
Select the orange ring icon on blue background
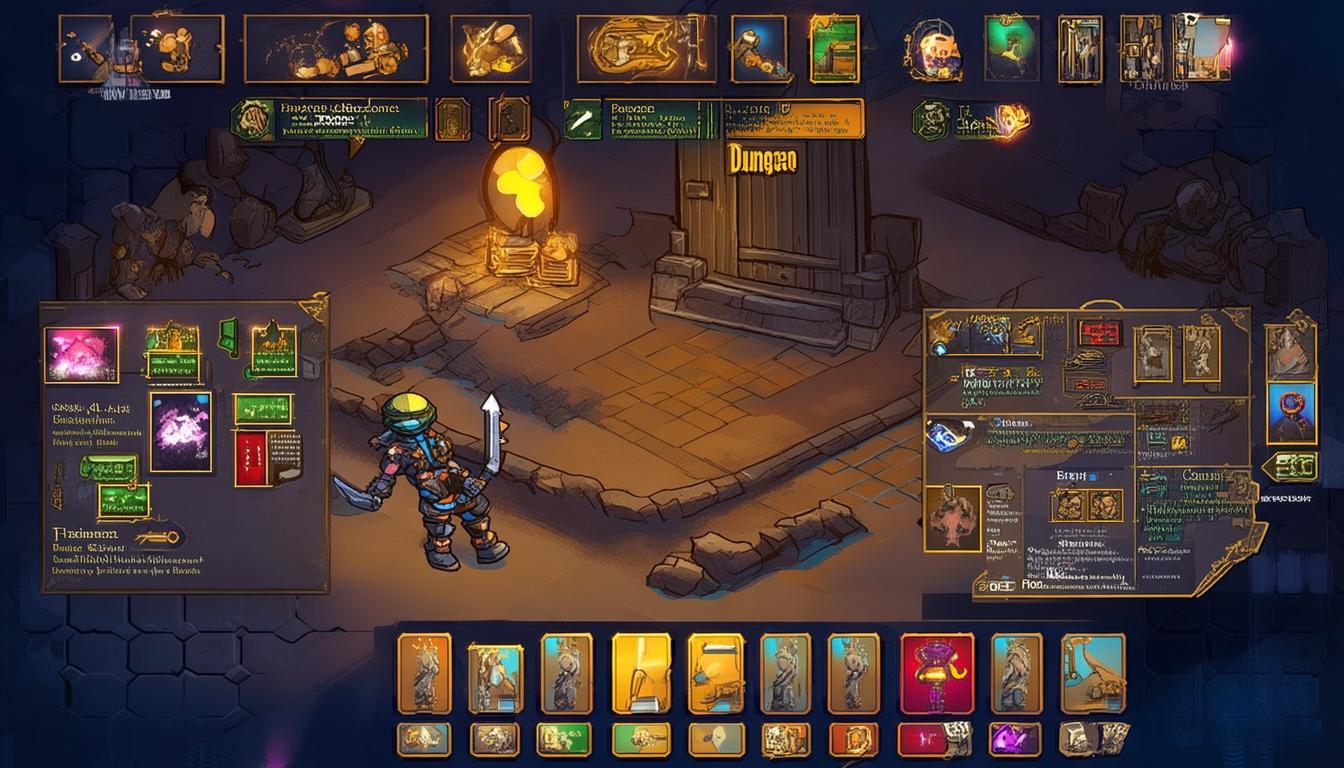tap(1291, 413)
